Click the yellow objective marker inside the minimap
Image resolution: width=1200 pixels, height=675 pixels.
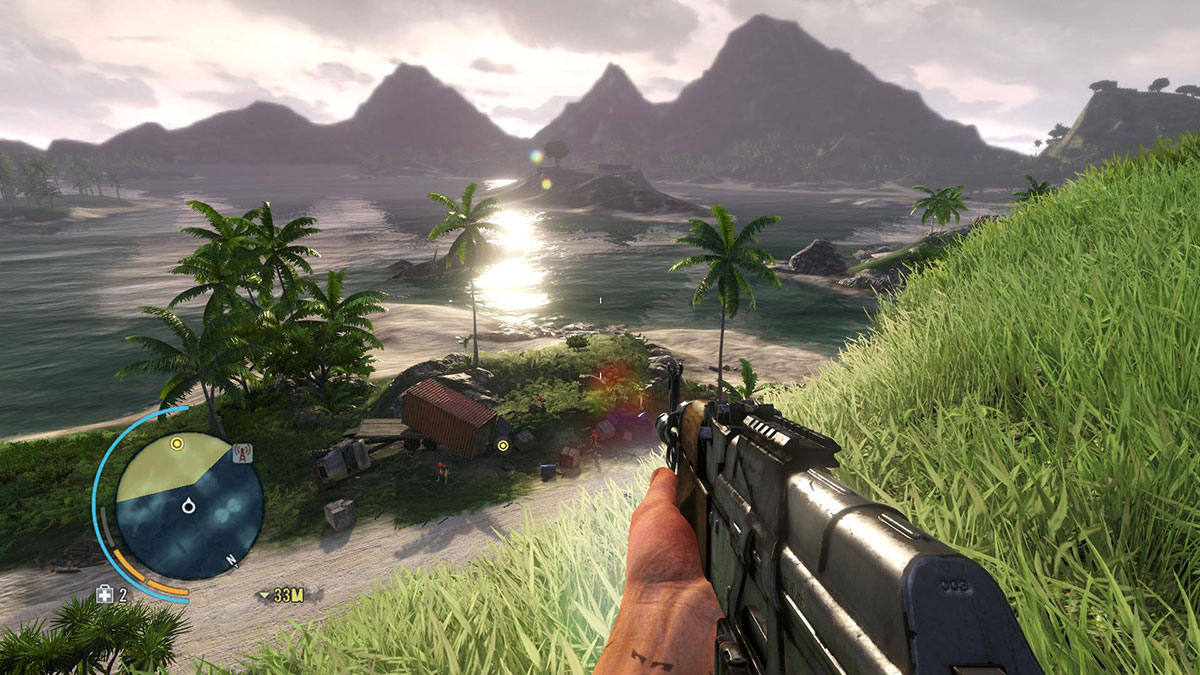[177, 443]
